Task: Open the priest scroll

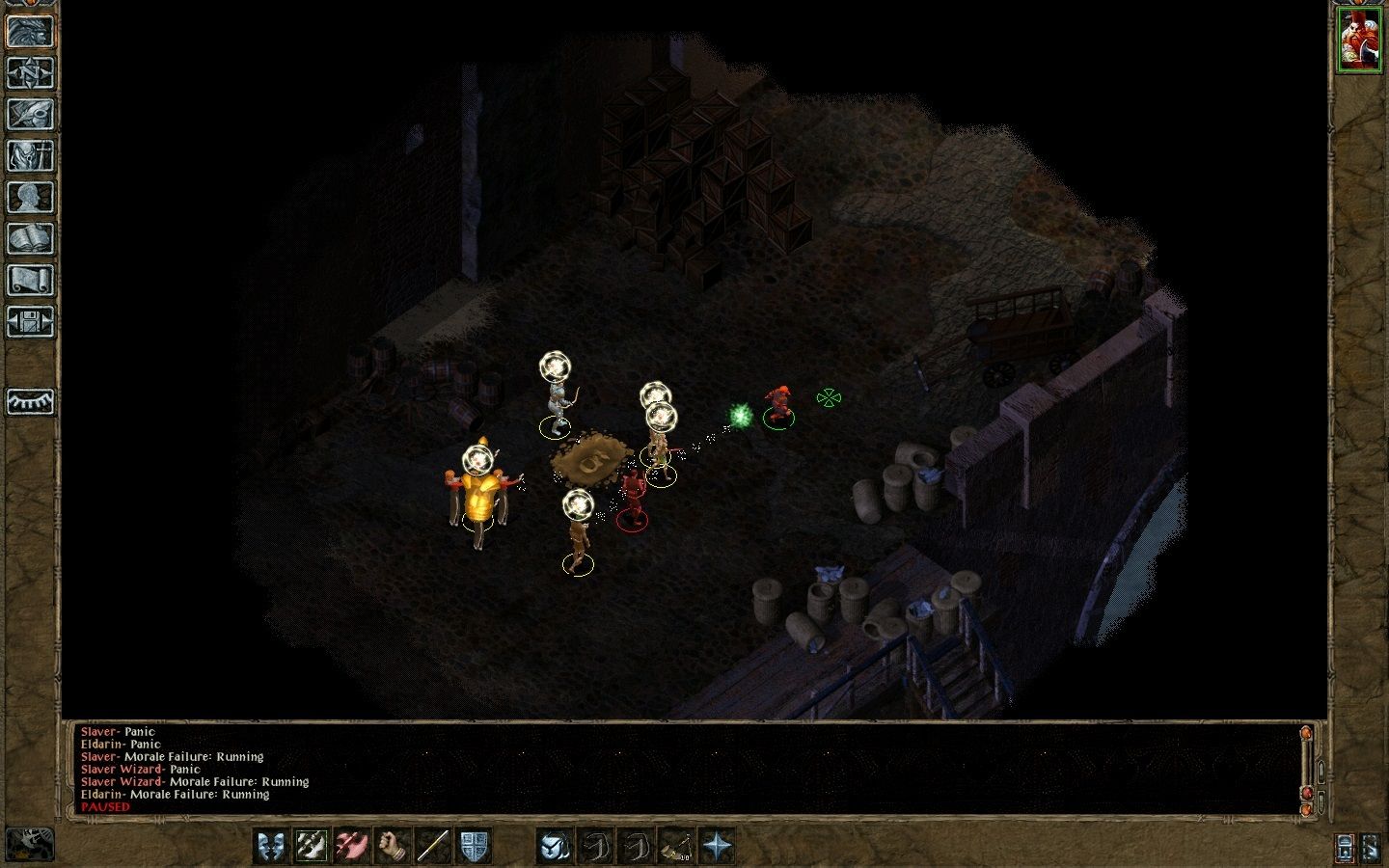Action: (x=30, y=280)
